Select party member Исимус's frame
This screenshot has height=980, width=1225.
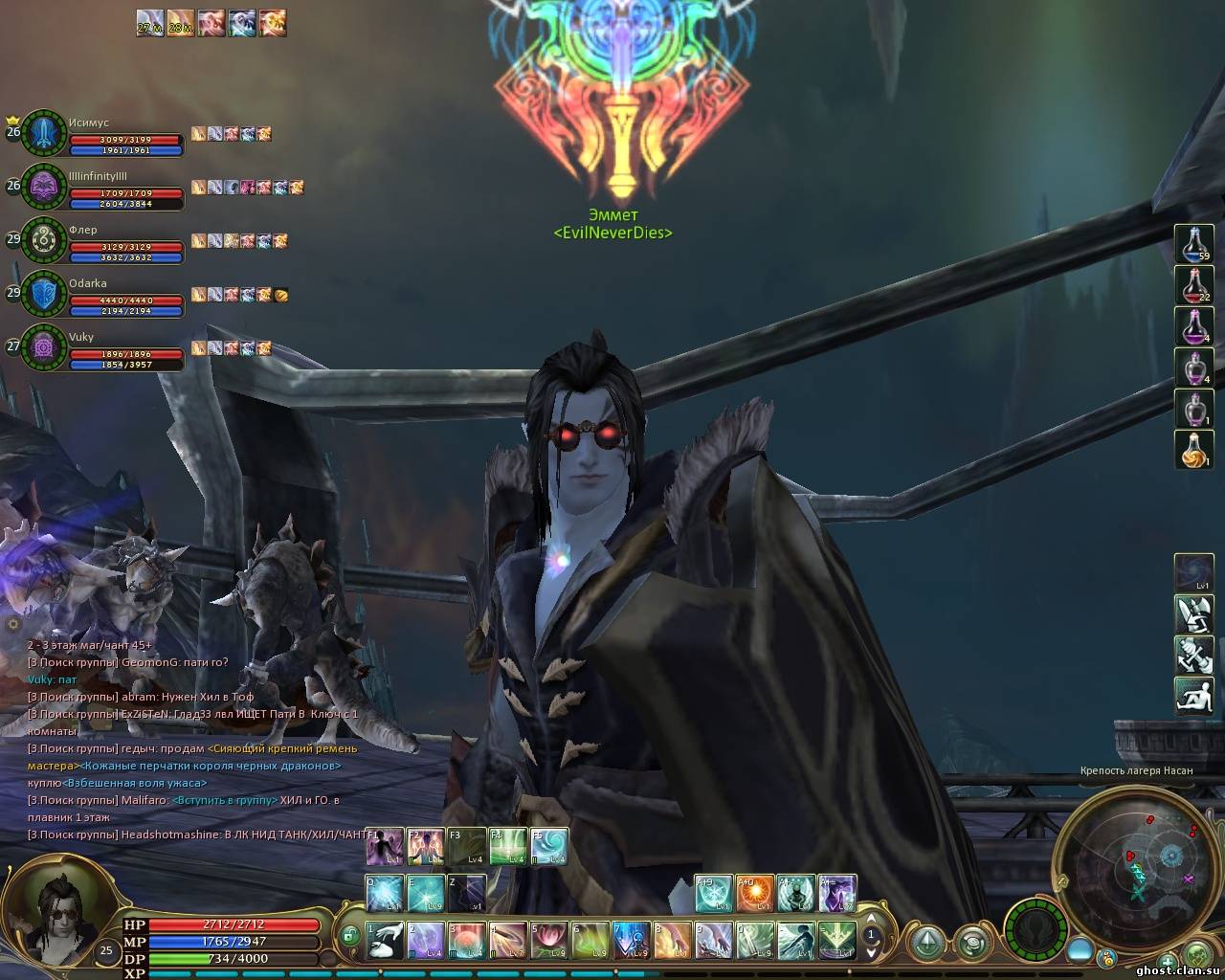coord(45,132)
